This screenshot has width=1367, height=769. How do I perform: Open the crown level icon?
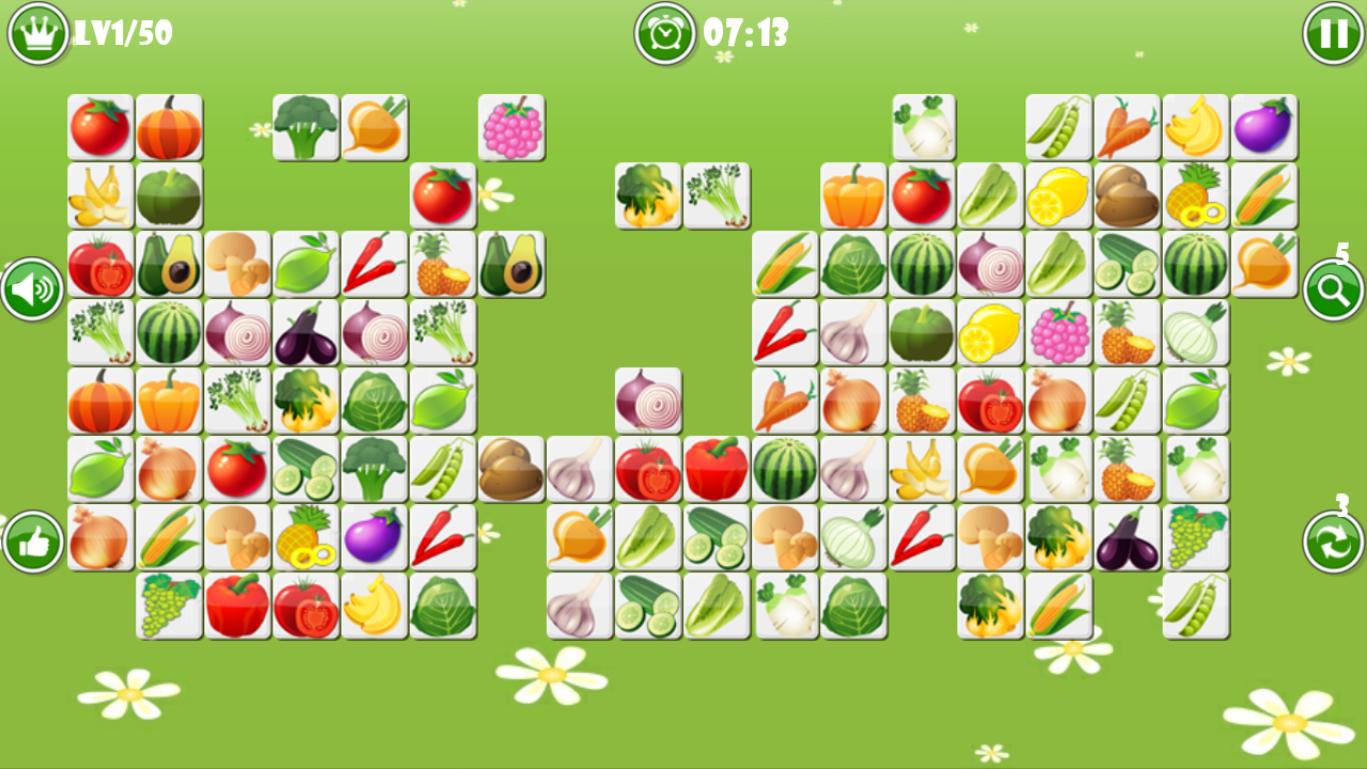(38, 32)
